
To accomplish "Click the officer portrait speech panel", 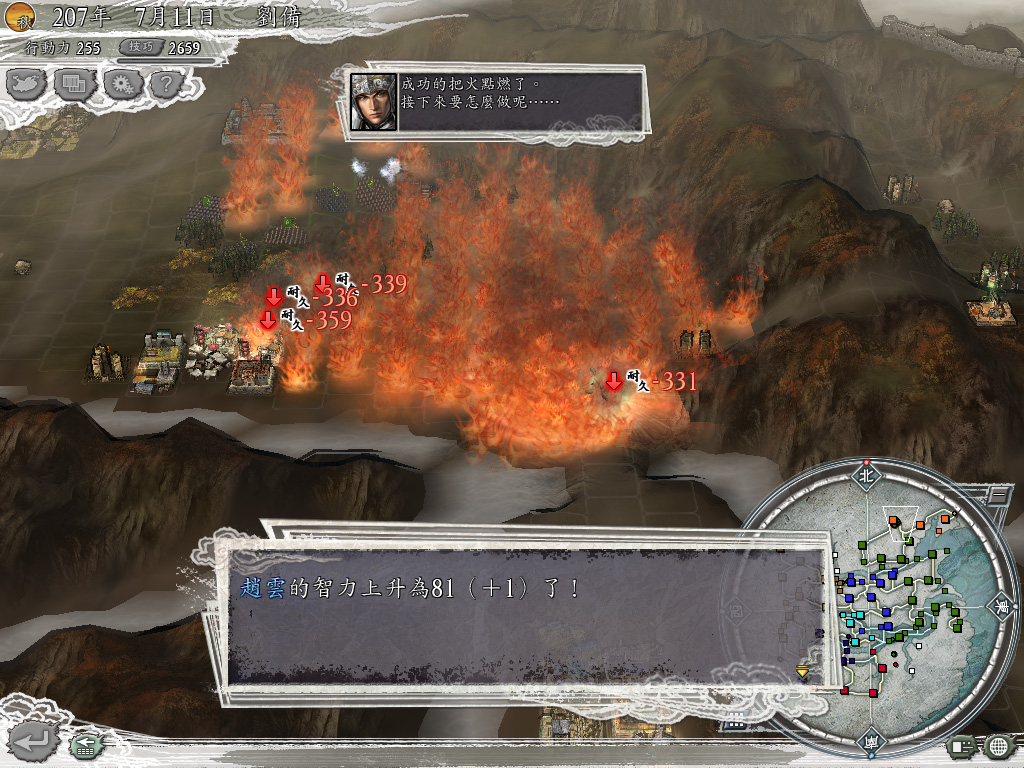I will coord(496,100).
